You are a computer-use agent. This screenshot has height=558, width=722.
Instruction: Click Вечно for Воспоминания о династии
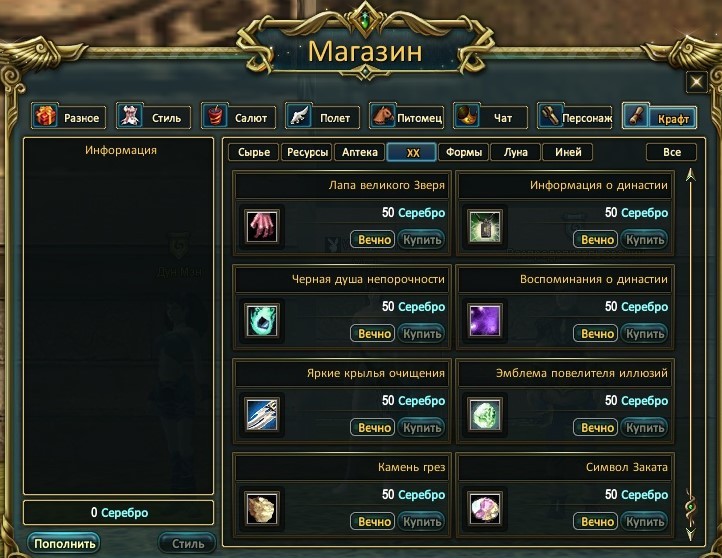[597, 334]
